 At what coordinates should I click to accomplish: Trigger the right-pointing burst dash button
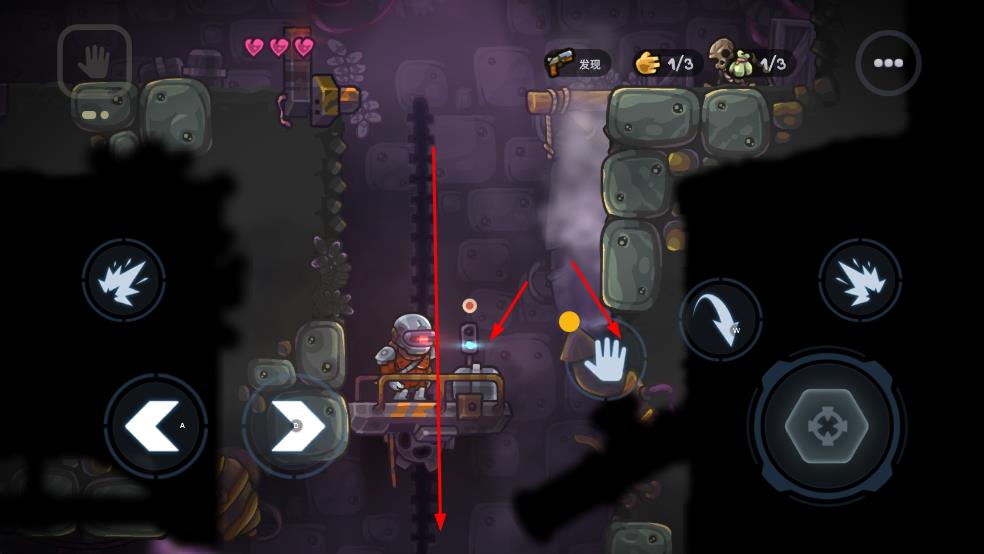click(859, 280)
